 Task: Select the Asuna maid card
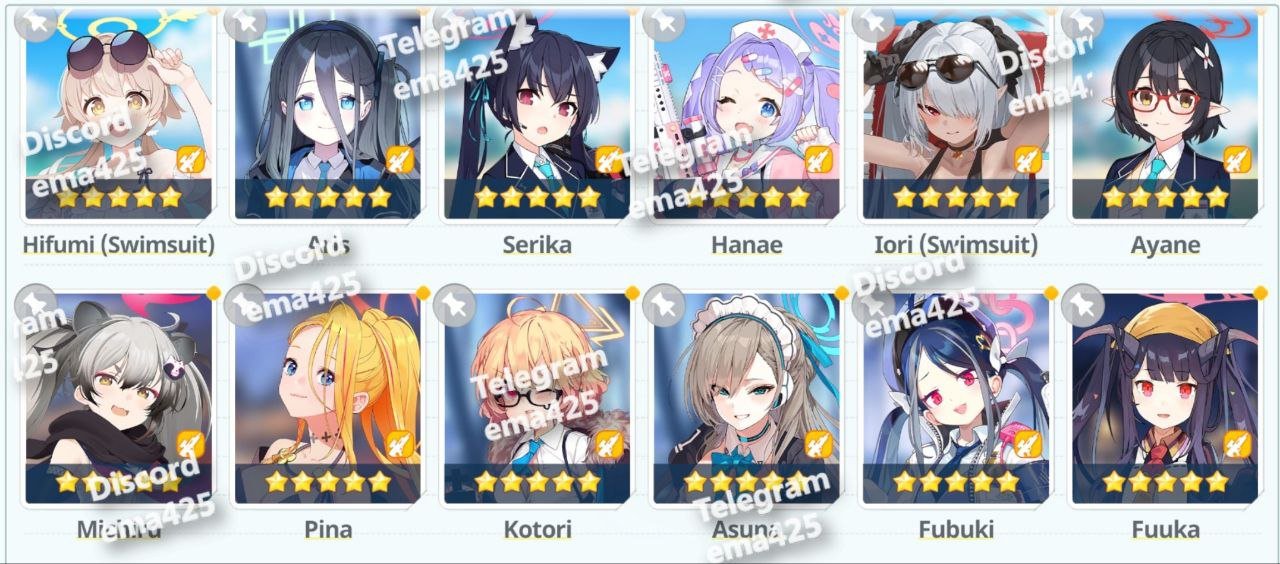[746, 395]
